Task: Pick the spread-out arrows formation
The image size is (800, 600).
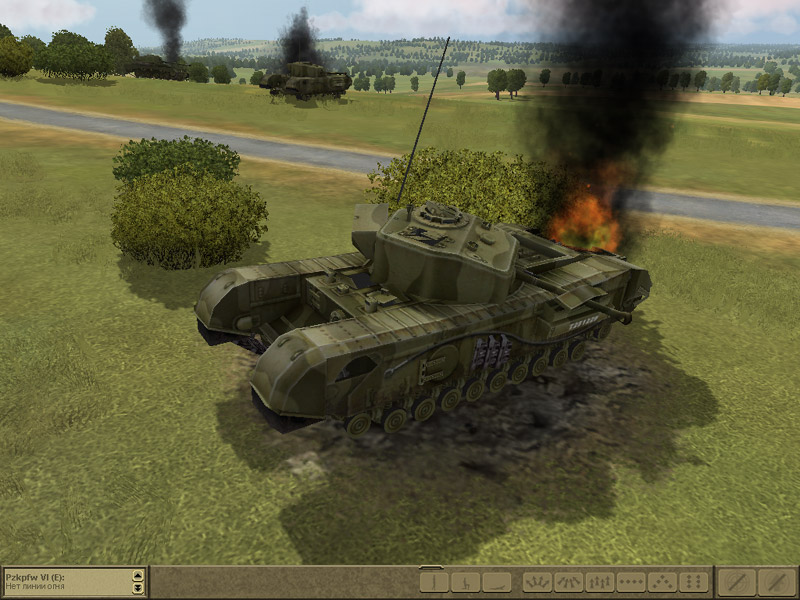Action: [x=537, y=581]
